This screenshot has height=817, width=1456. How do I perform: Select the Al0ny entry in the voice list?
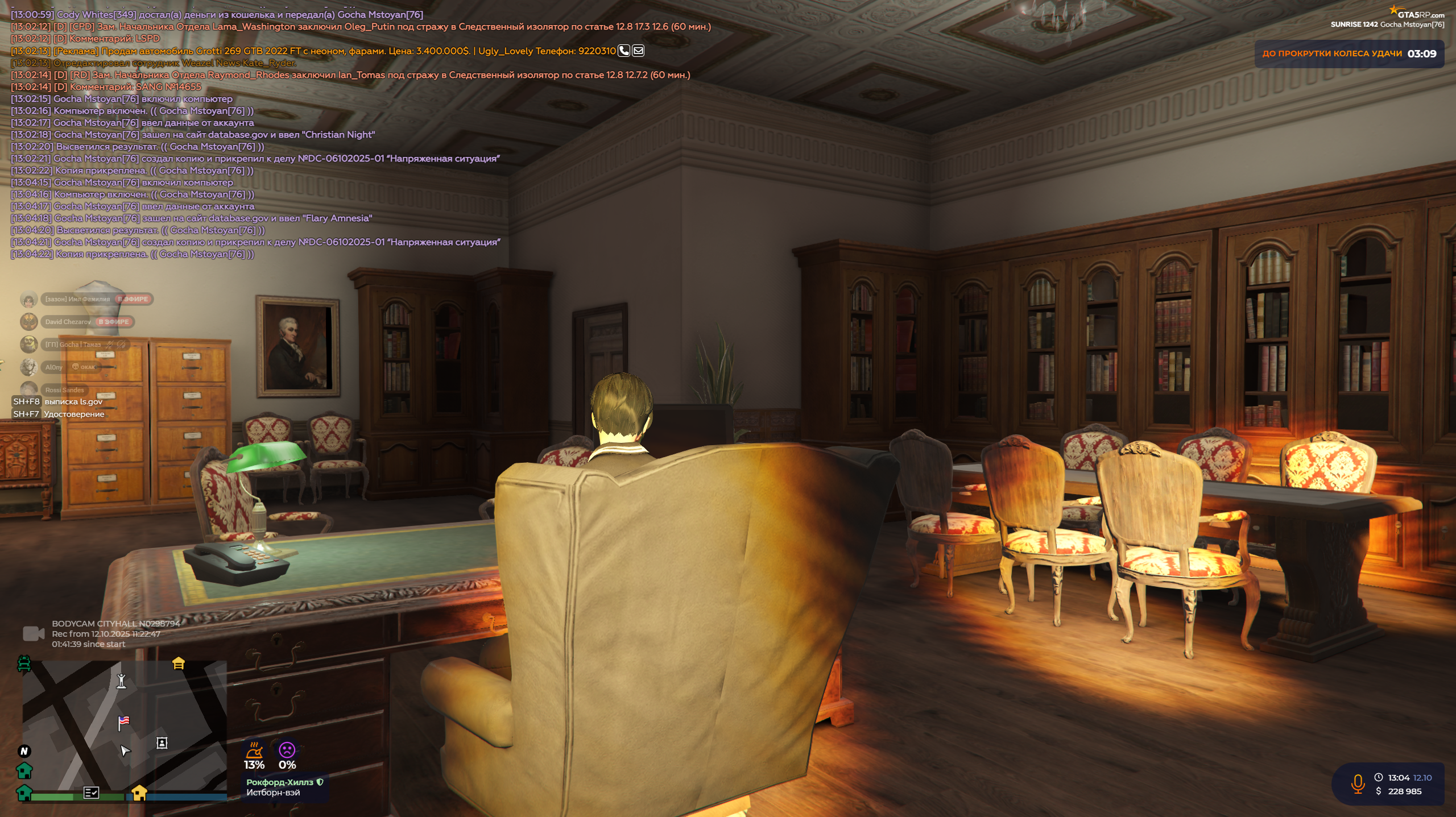tap(54, 367)
